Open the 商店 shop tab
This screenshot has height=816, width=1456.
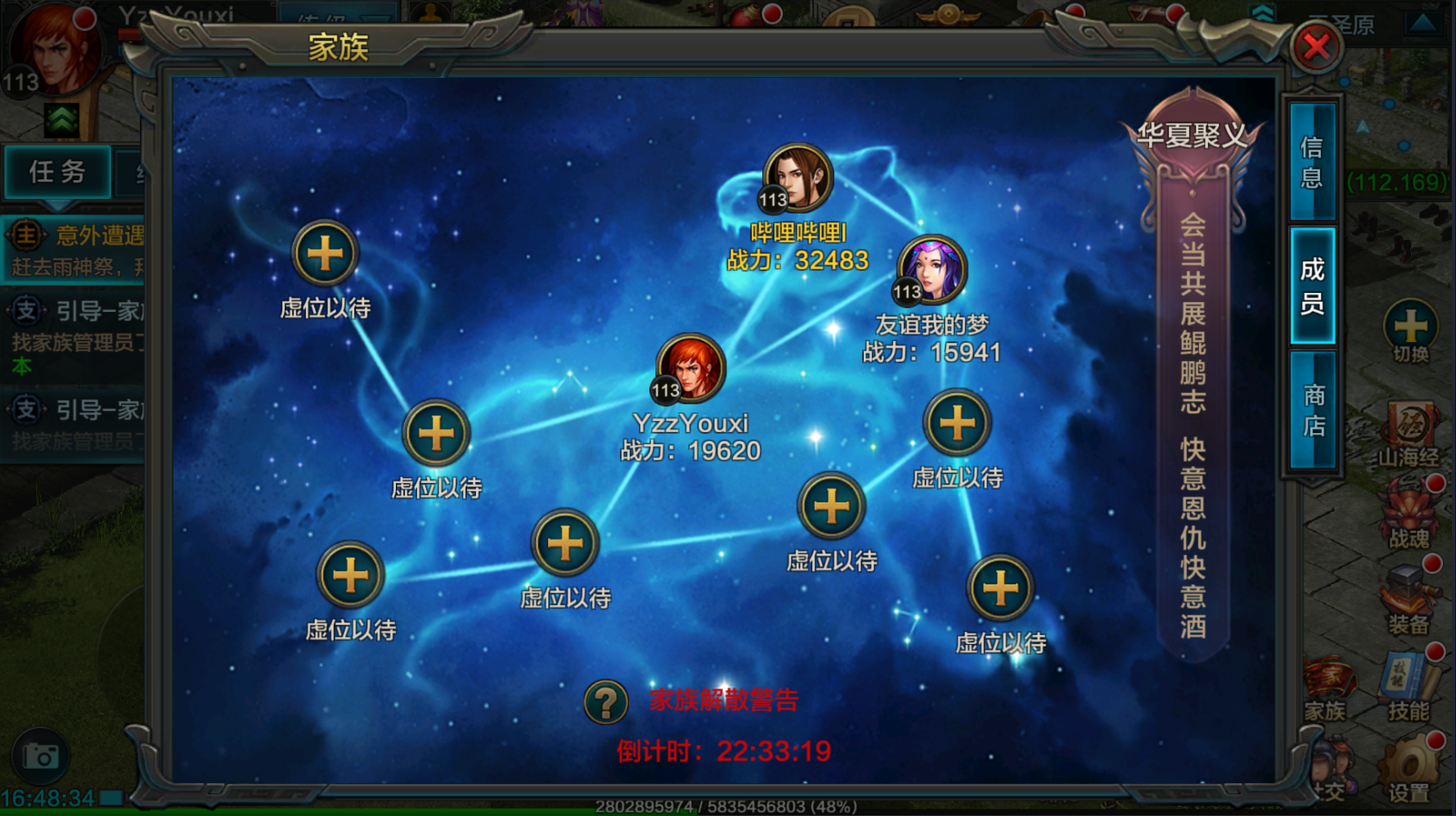(1313, 410)
